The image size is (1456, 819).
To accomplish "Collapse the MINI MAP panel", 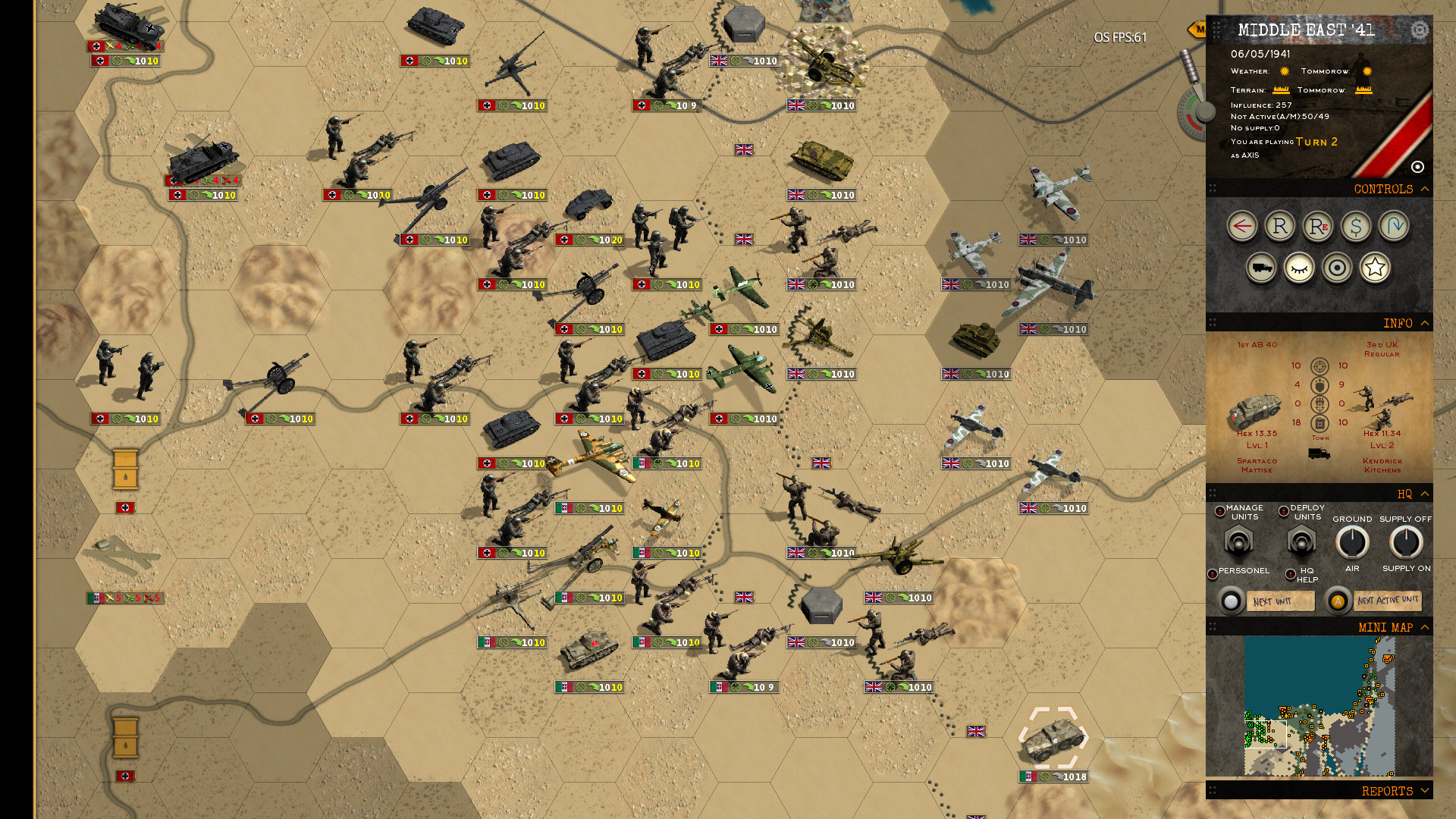I will 1424,627.
